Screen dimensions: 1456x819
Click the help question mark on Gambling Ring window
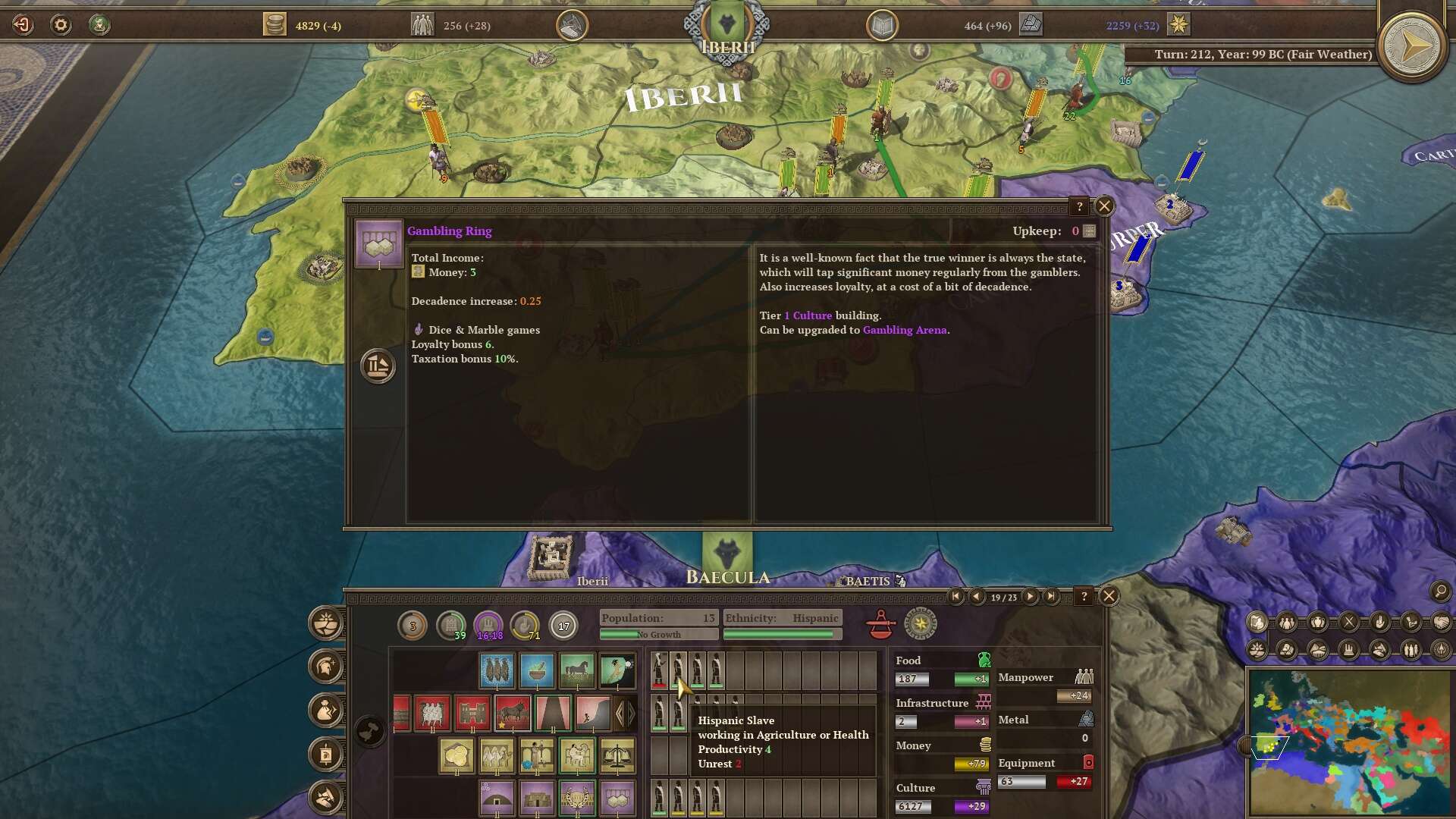[x=1080, y=206]
